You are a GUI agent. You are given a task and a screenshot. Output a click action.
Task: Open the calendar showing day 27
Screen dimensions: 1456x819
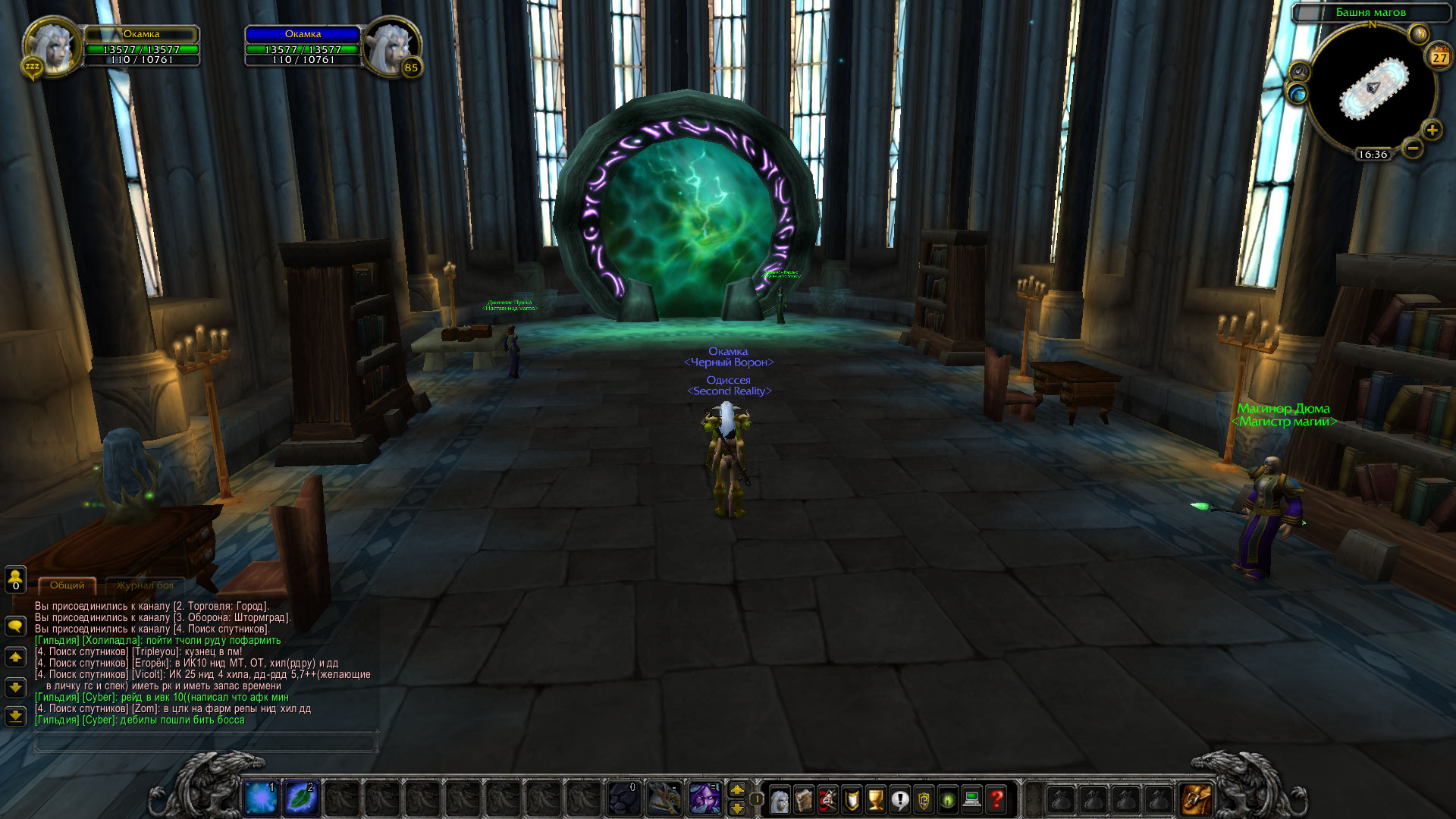coord(1439,58)
